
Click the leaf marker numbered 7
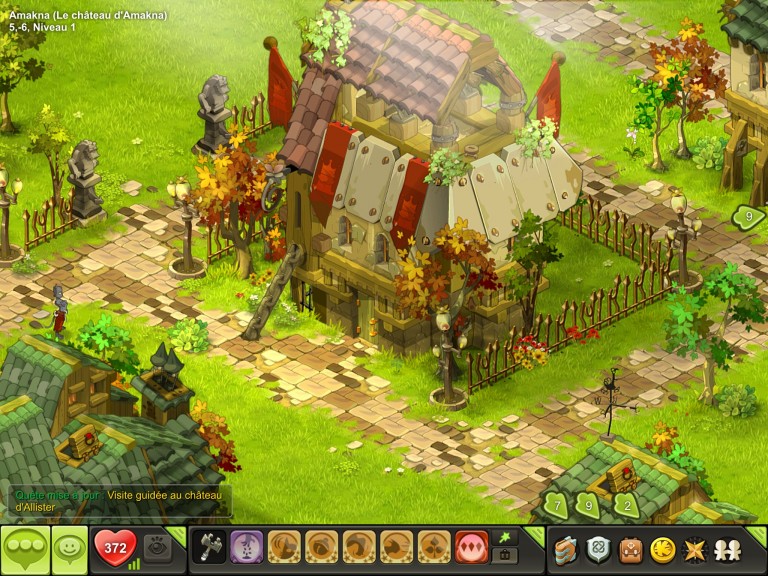click(x=556, y=505)
